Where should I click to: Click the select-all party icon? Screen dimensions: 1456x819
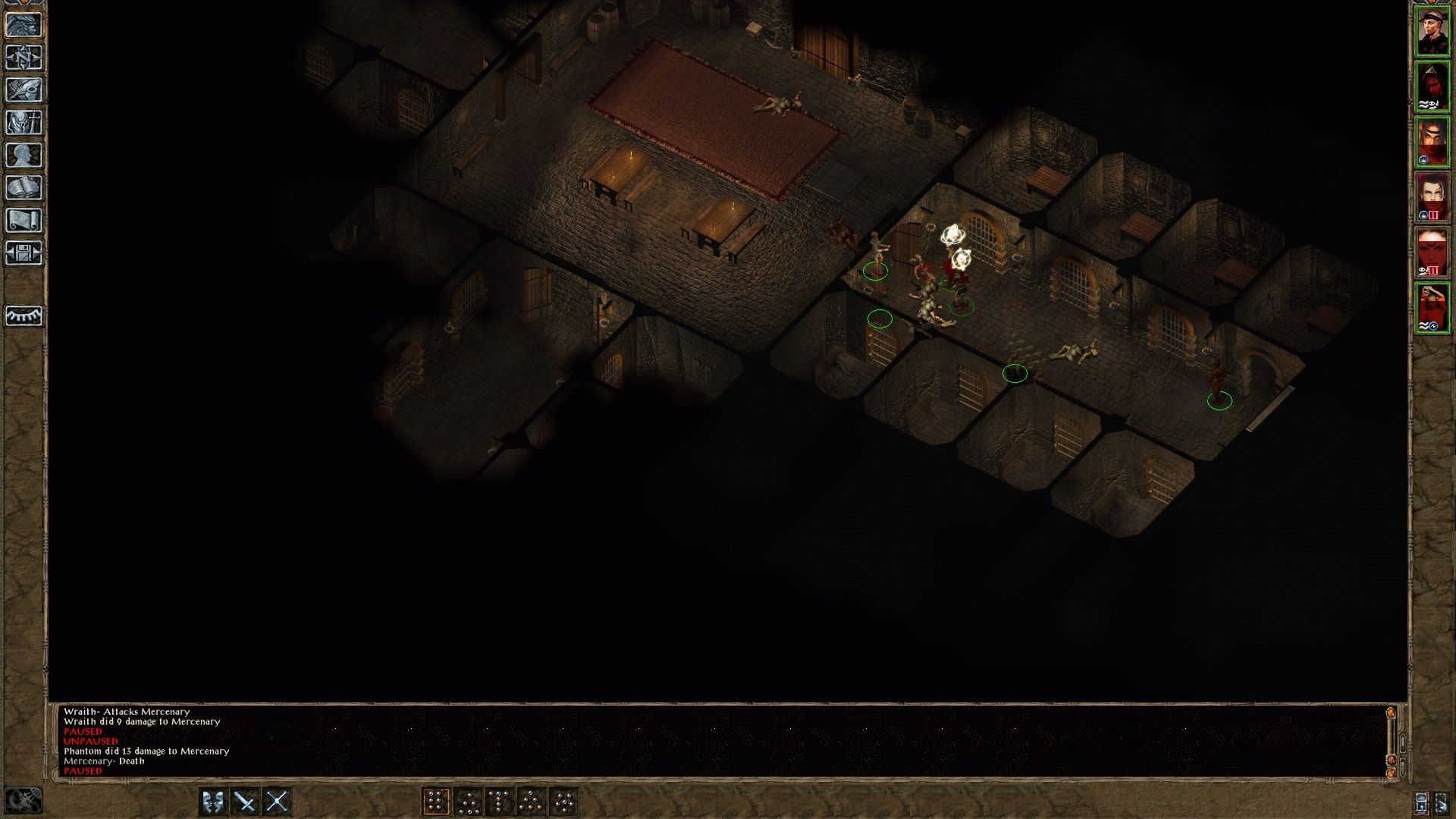point(1421,802)
